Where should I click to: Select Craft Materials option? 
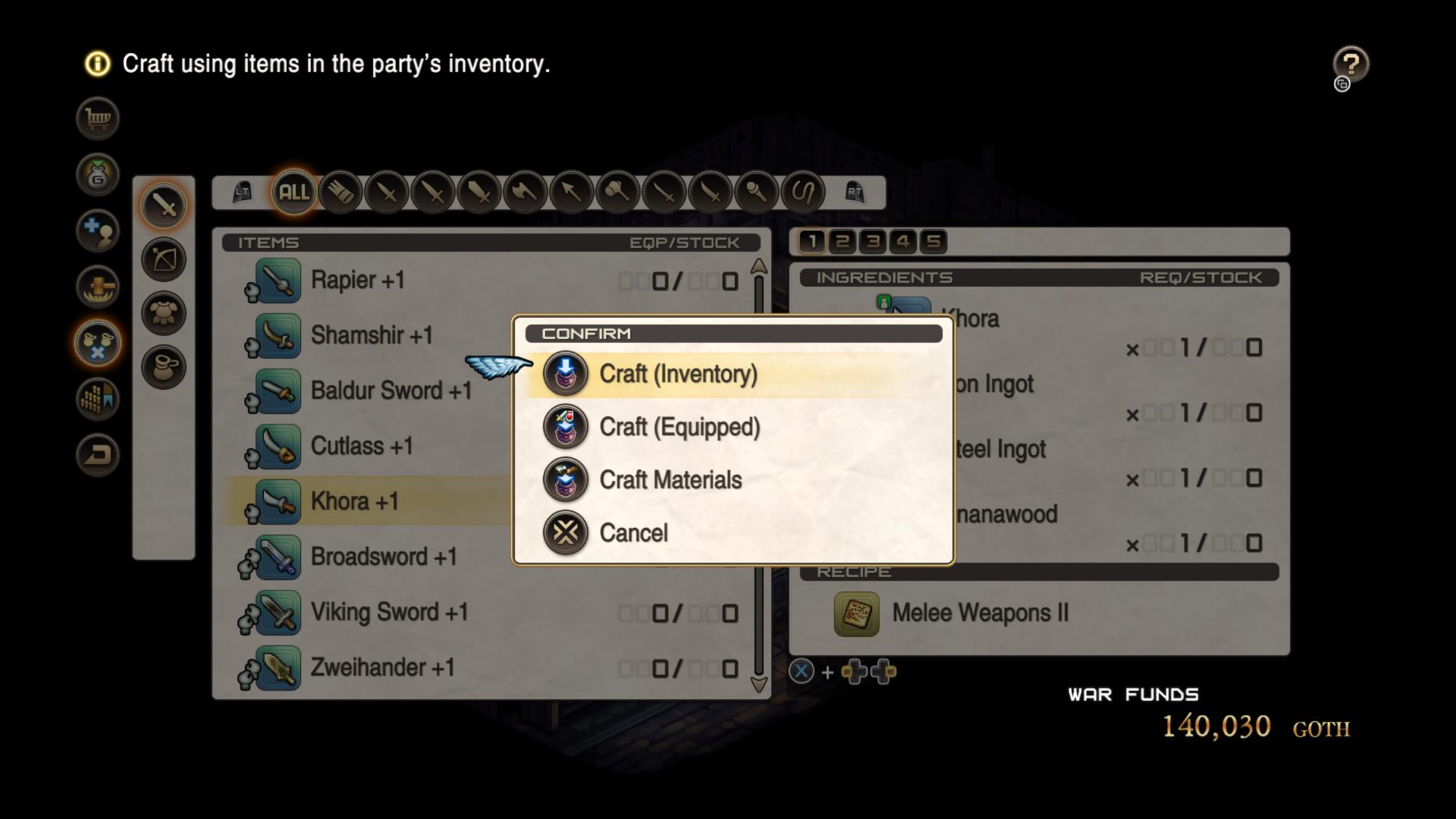tap(670, 479)
